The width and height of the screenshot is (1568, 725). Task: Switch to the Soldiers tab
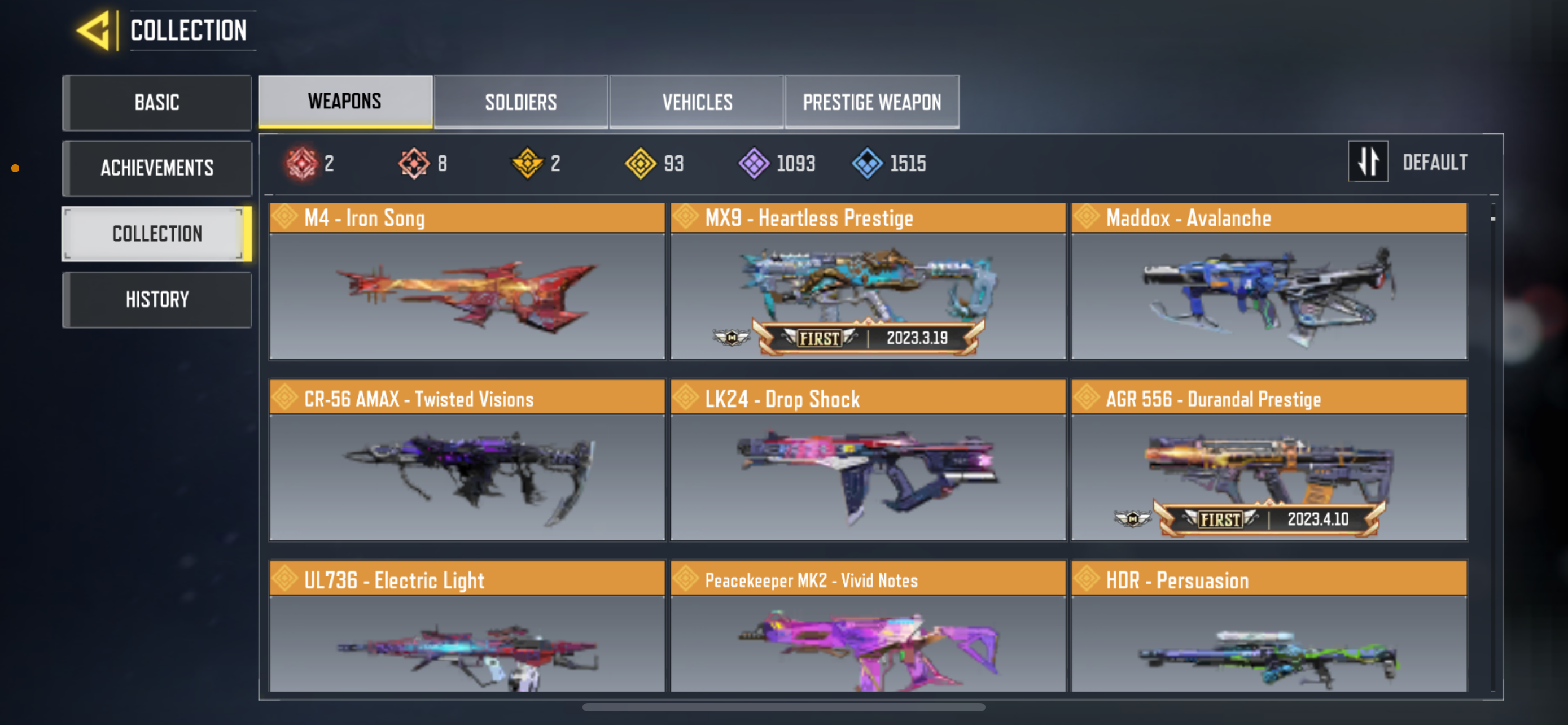coord(520,102)
